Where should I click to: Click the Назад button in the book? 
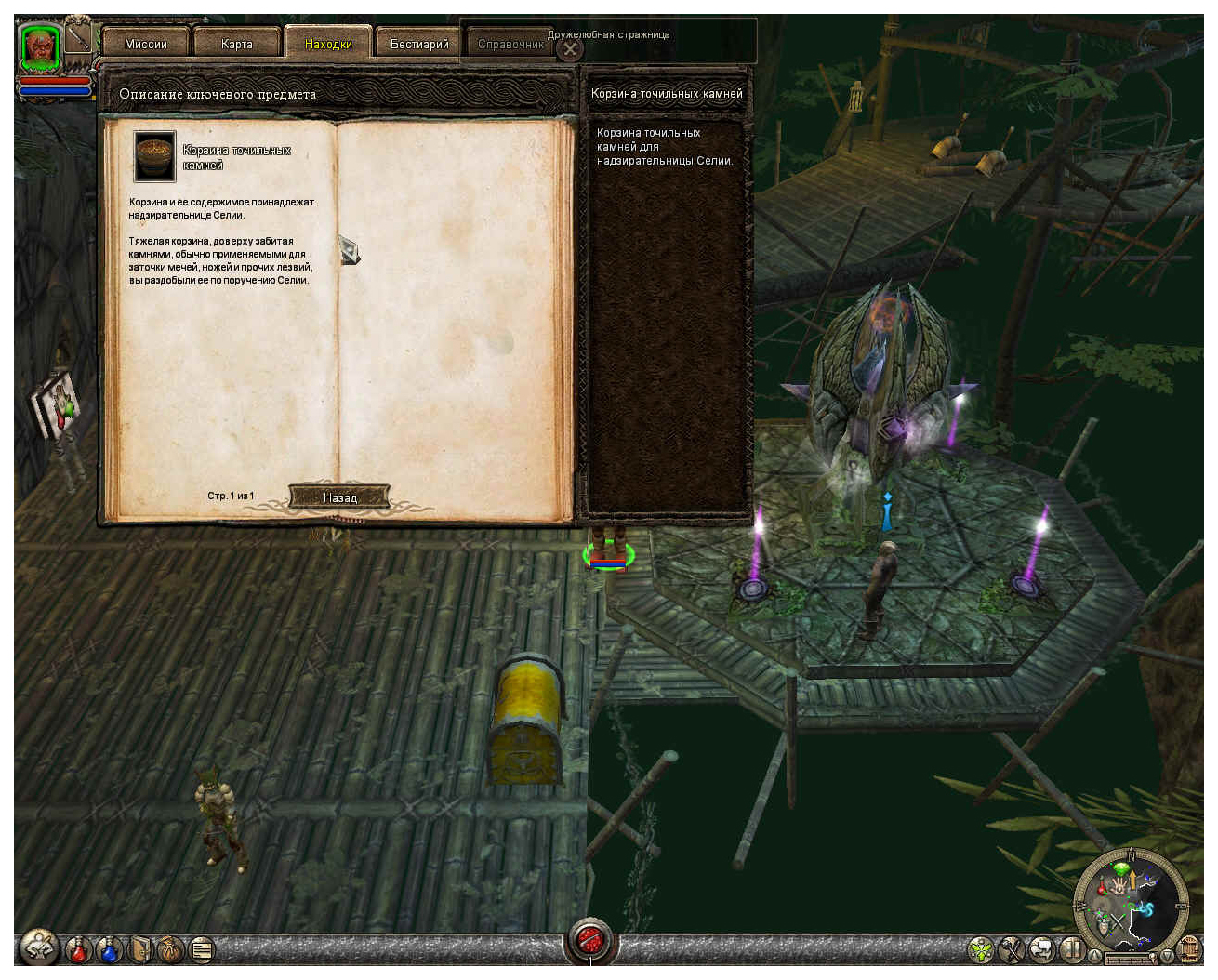339,497
